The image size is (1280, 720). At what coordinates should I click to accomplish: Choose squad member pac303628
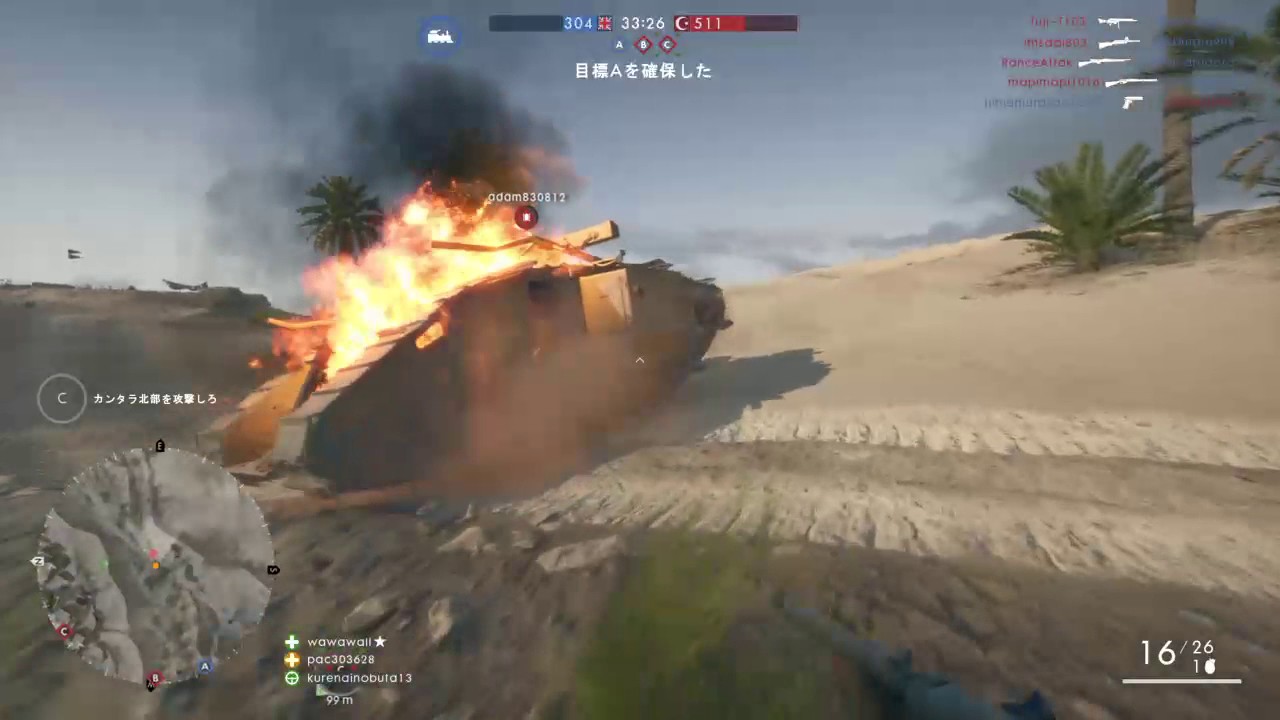(x=340, y=660)
